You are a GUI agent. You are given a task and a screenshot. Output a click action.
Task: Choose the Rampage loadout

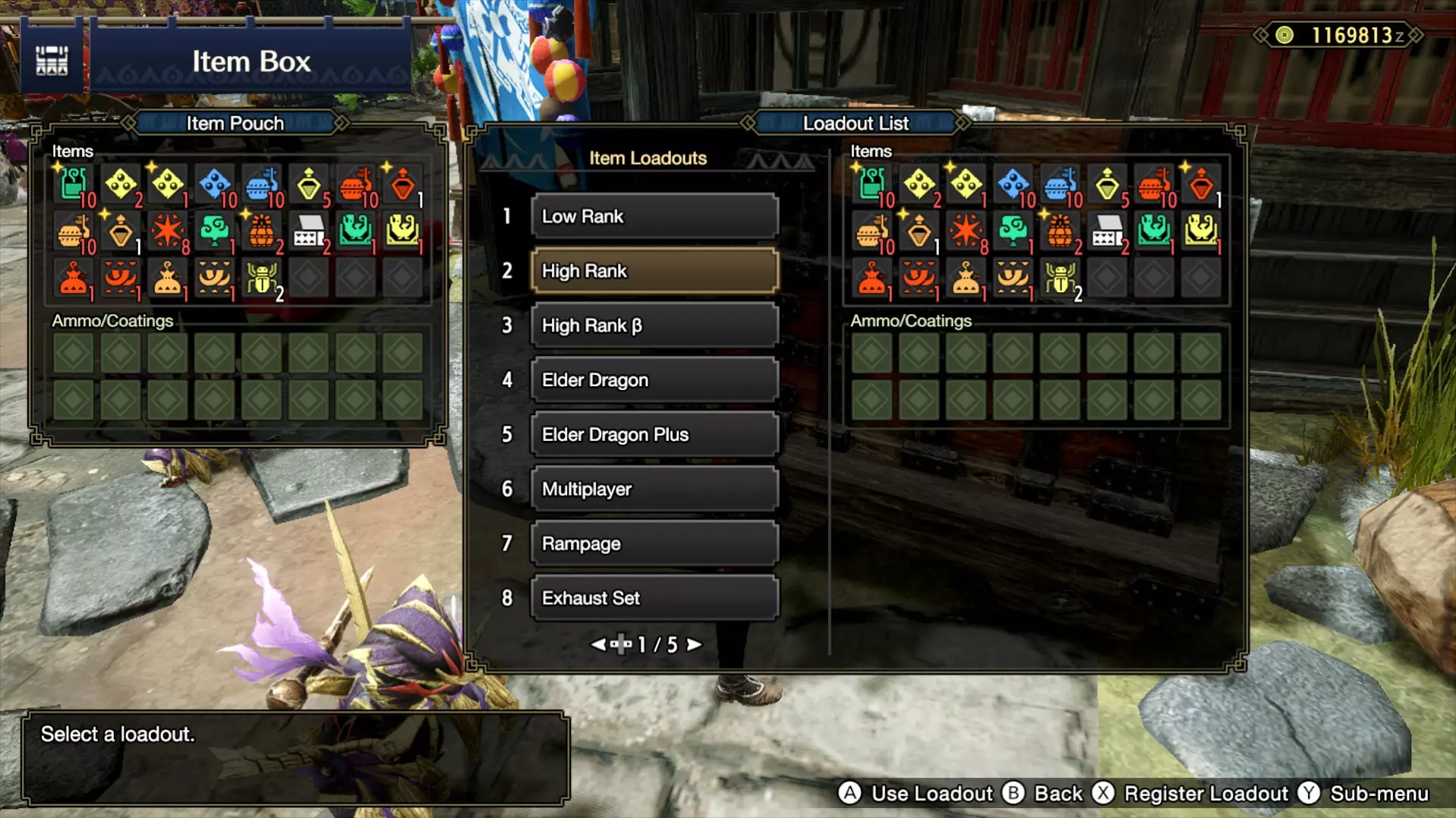654,544
